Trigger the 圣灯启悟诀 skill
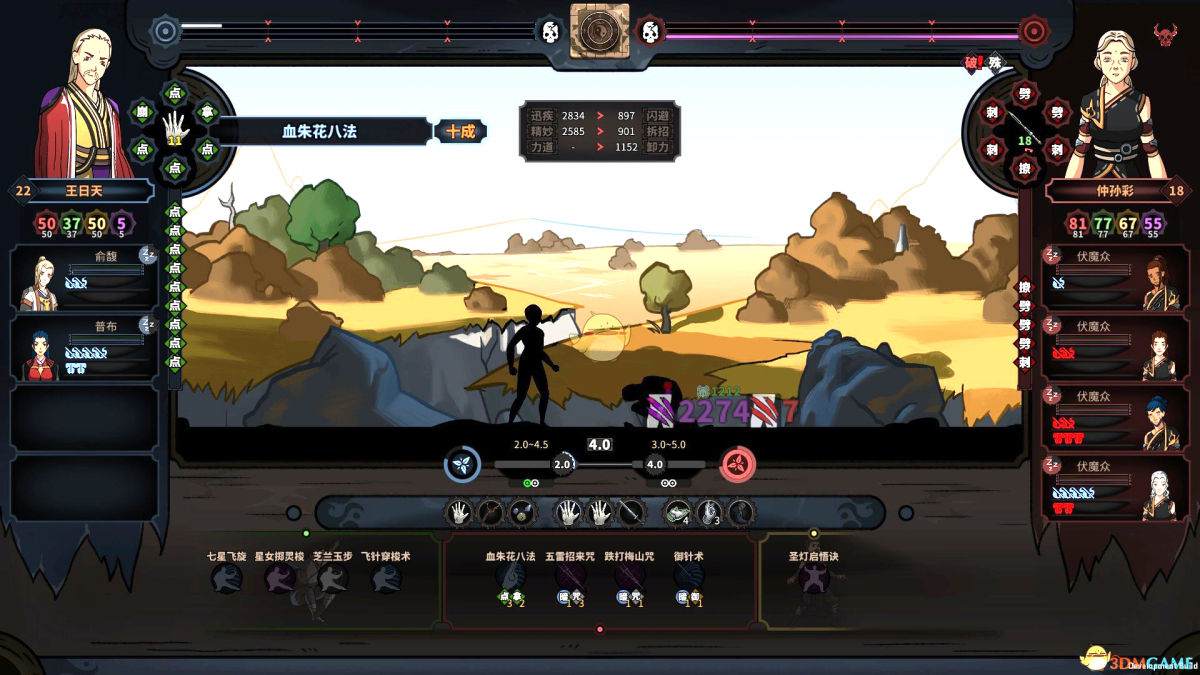 point(813,577)
